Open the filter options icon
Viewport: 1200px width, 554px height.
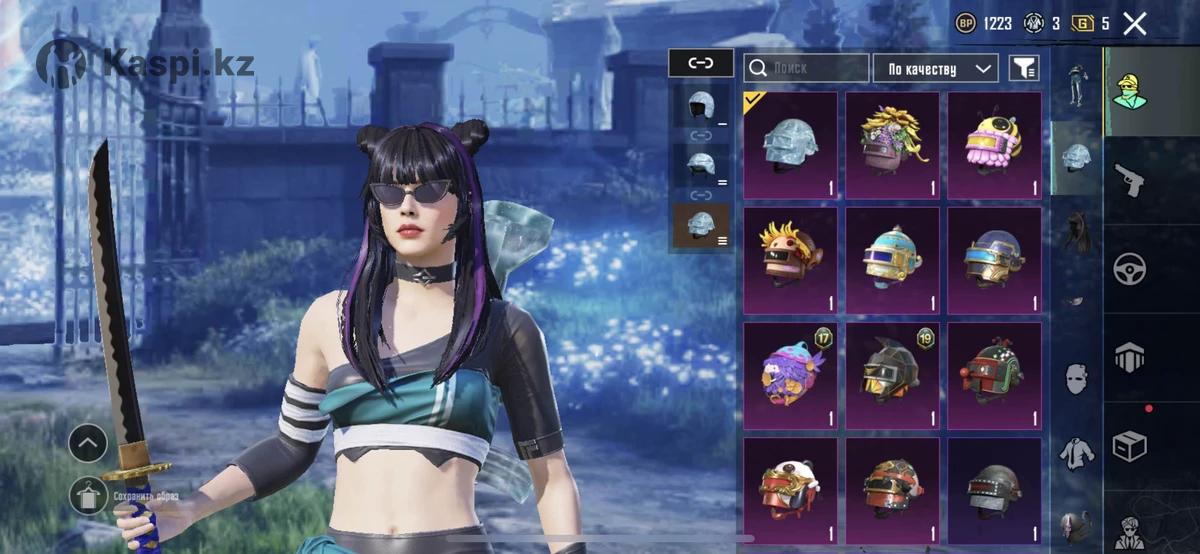tap(1024, 68)
